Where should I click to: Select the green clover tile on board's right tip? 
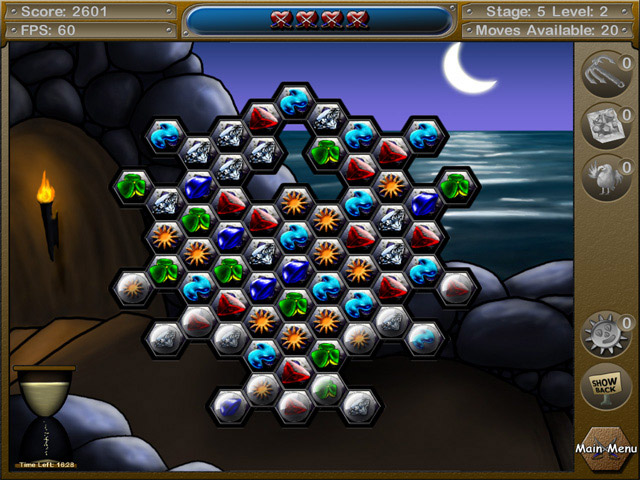click(x=457, y=186)
